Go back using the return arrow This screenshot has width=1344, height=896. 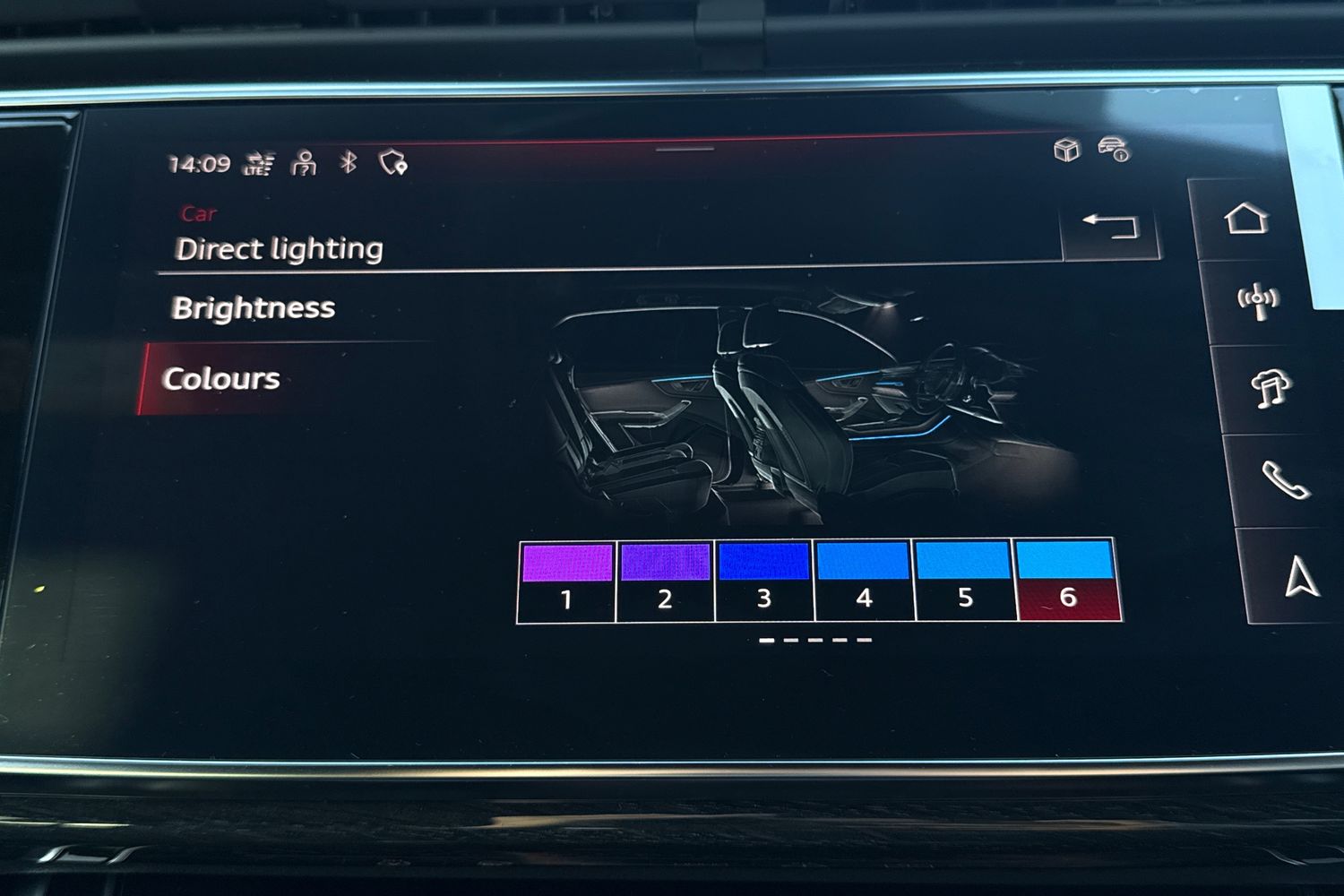[1110, 228]
